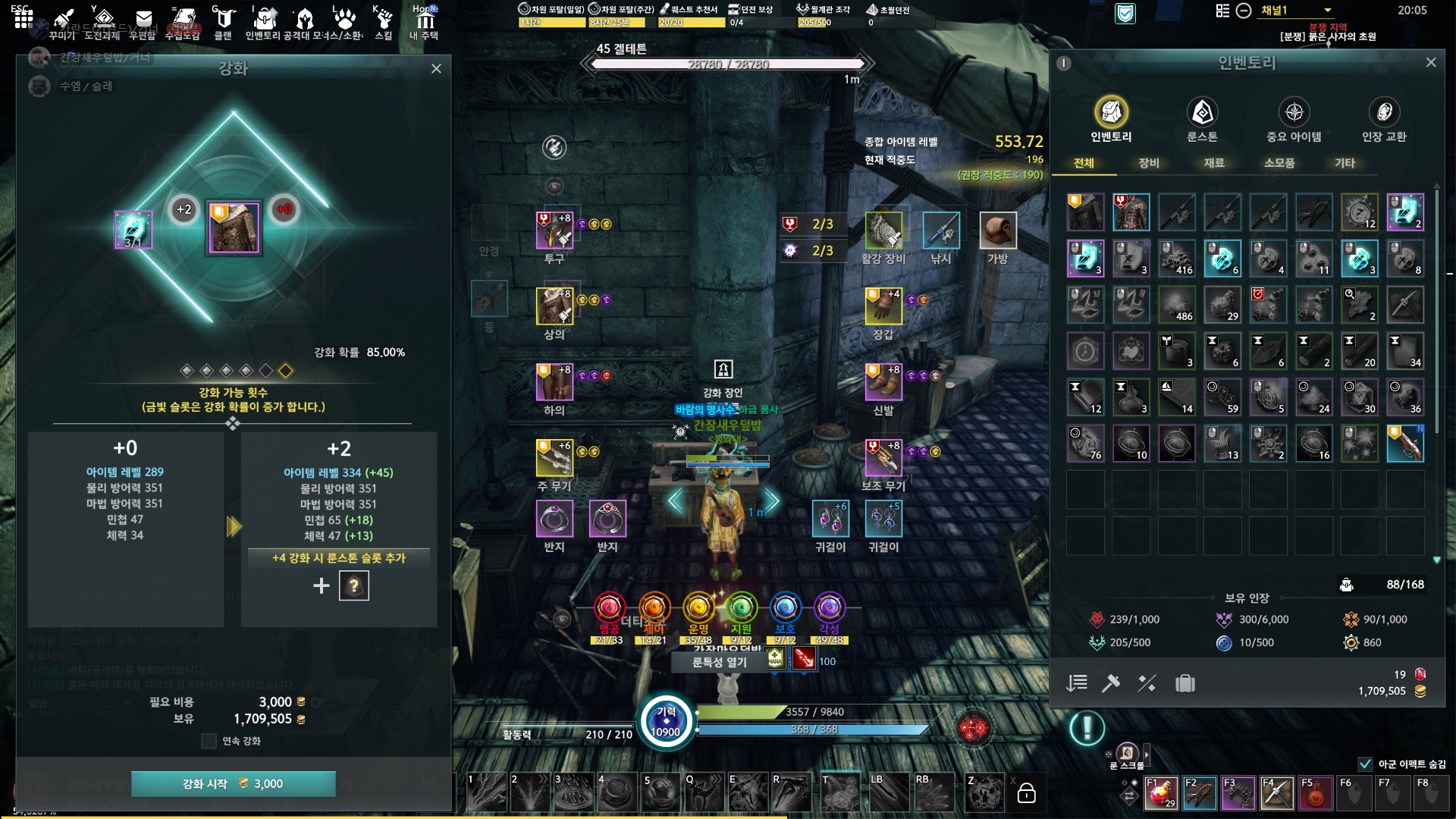Image resolution: width=1456 pixels, height=819 pixels.
Task: Choose the 신발 boots equipment slot
Action: coord(883,382)
